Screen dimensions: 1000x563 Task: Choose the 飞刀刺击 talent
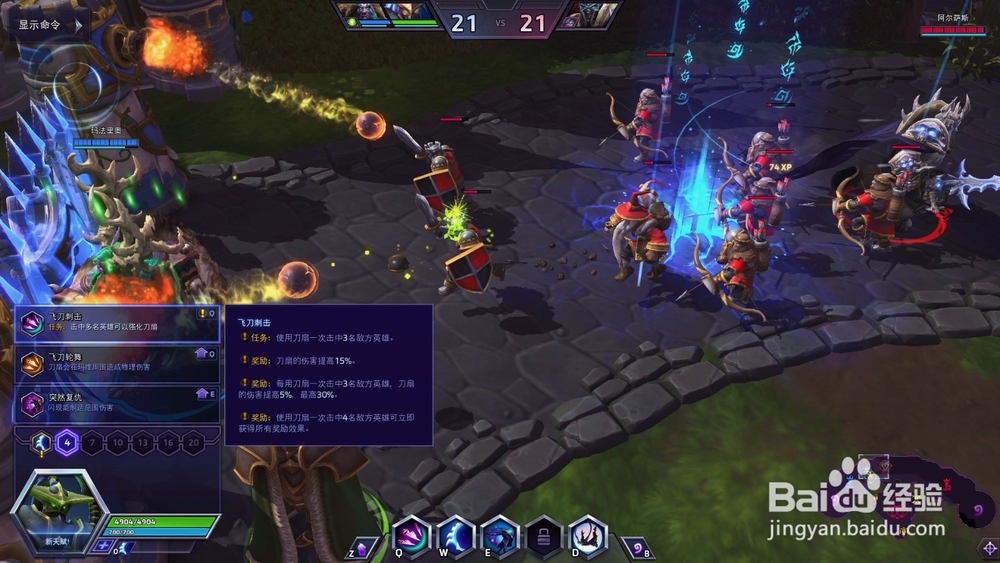tap(119, 323)
